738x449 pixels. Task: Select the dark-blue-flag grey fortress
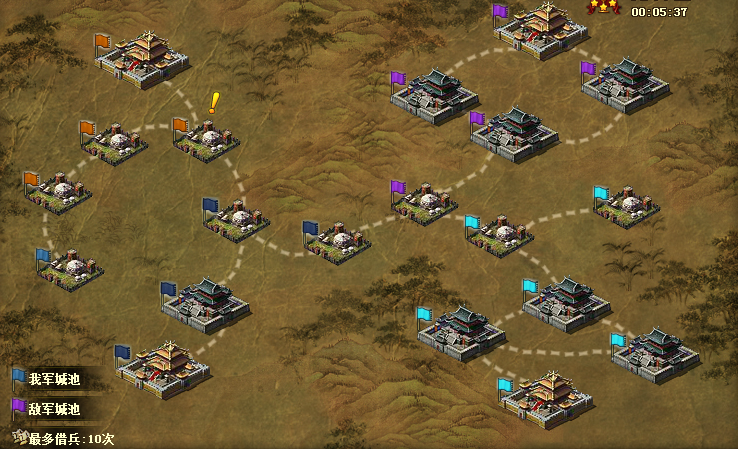[x=205, y=305]
